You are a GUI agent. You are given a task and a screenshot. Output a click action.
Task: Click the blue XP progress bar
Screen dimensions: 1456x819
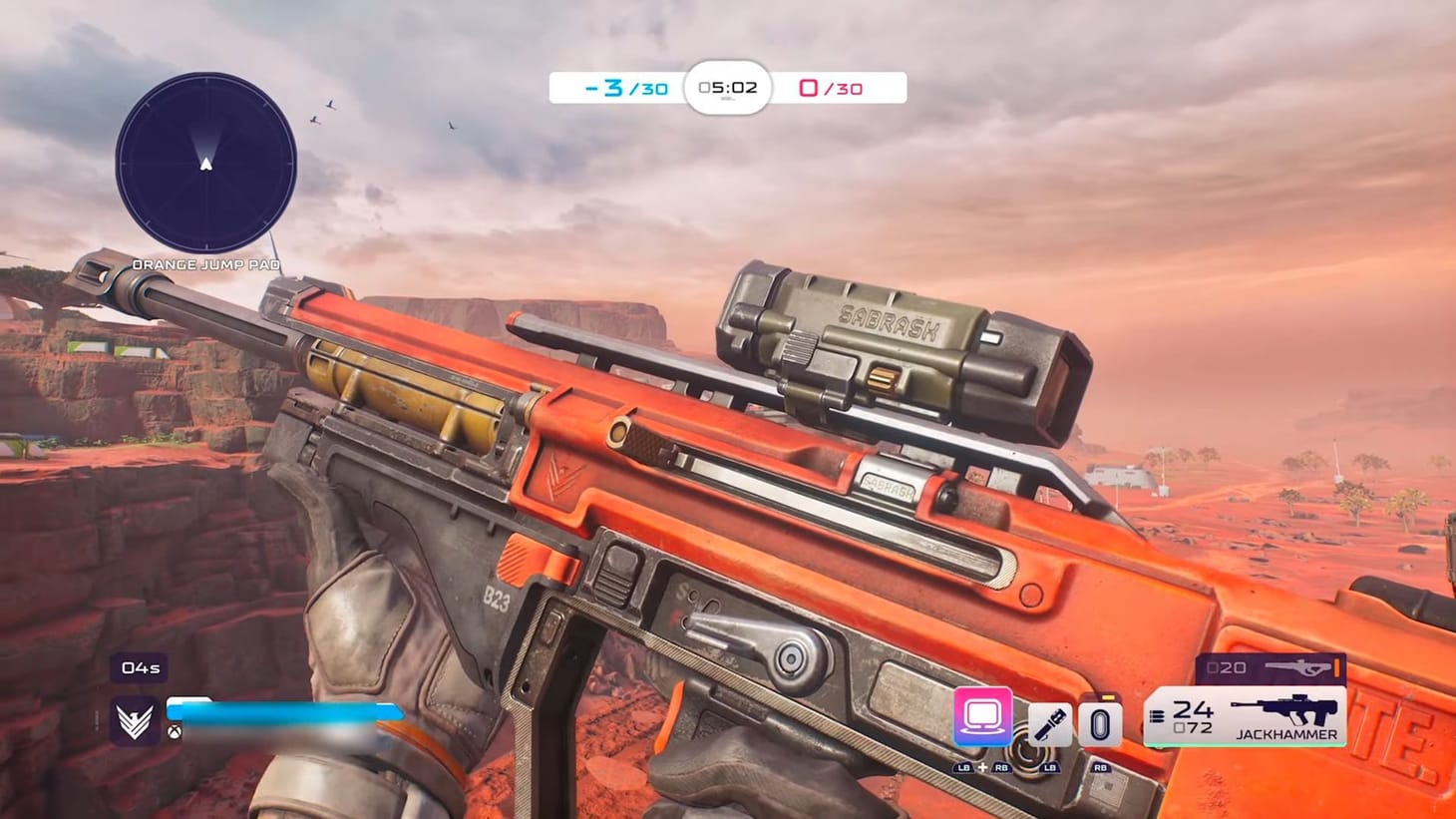[269, 710]
